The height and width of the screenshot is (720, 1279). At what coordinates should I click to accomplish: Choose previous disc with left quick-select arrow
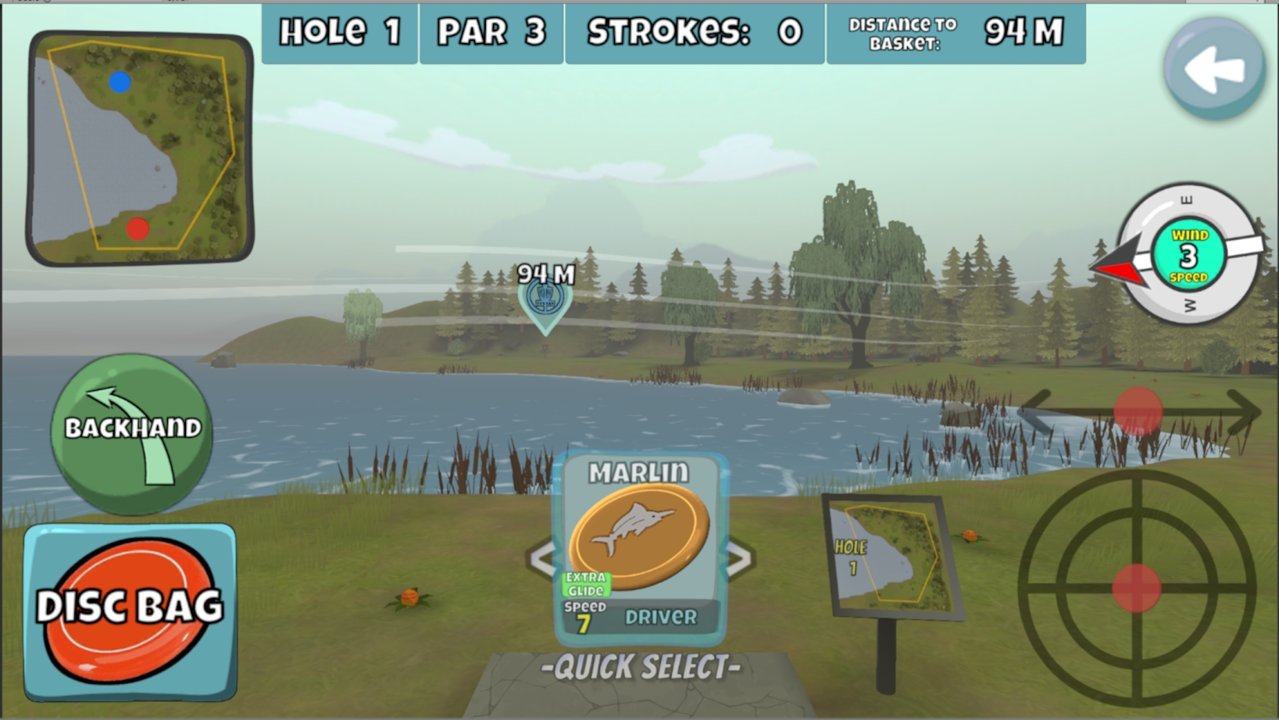pyautogui.click(x=540, y=559)
